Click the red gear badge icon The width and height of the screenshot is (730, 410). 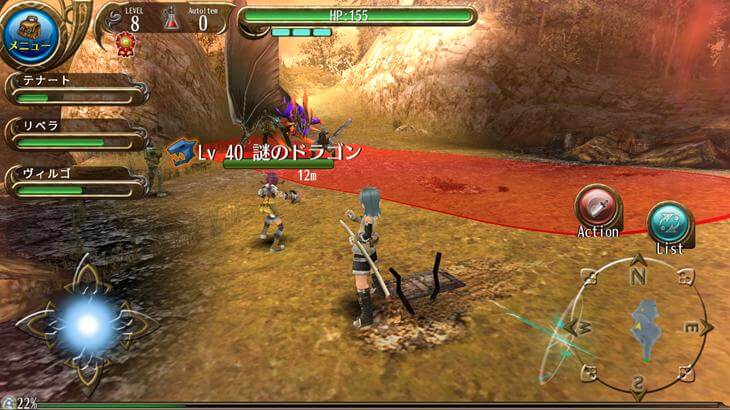pos(125,42)
